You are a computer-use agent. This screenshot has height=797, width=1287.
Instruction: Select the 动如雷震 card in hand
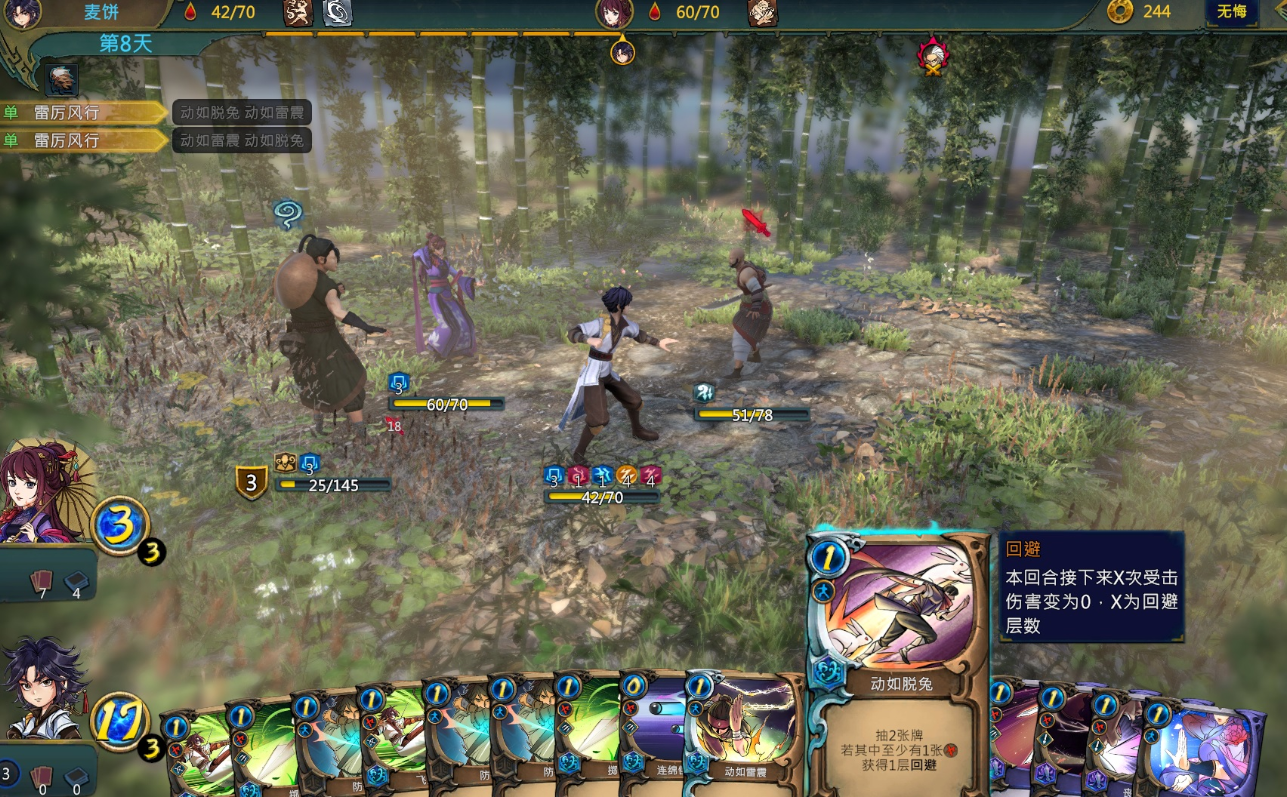[x=745, y=735]
